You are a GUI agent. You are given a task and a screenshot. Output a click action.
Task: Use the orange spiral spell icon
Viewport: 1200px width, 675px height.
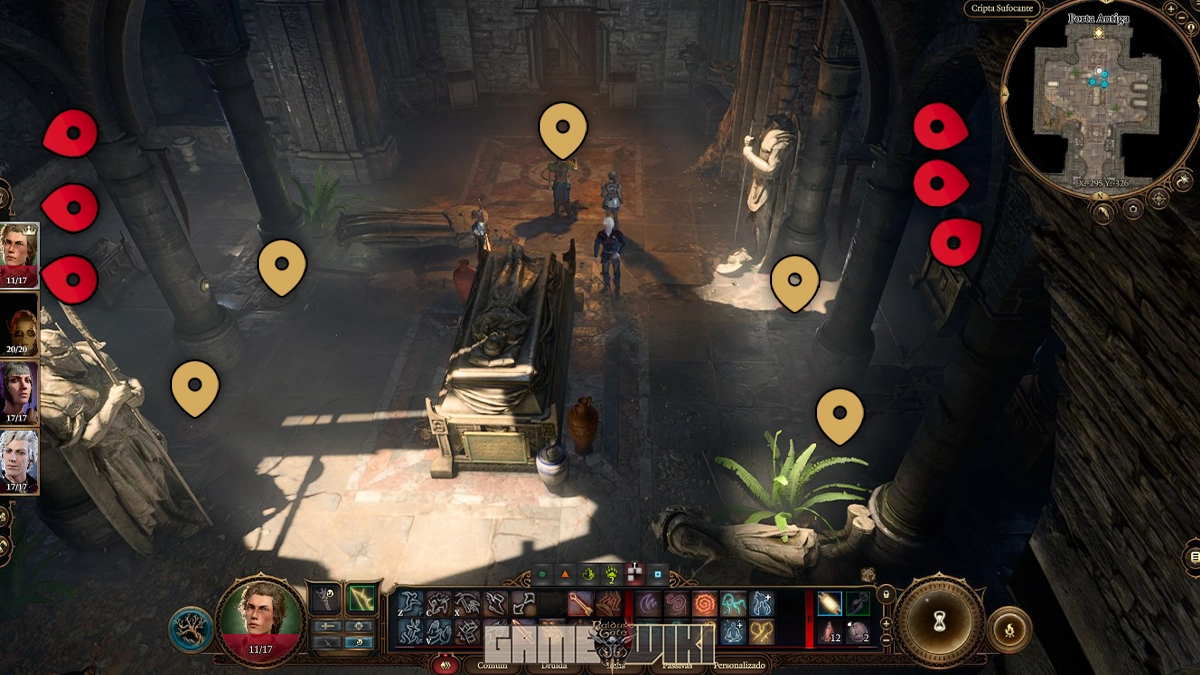pos(705,604)
